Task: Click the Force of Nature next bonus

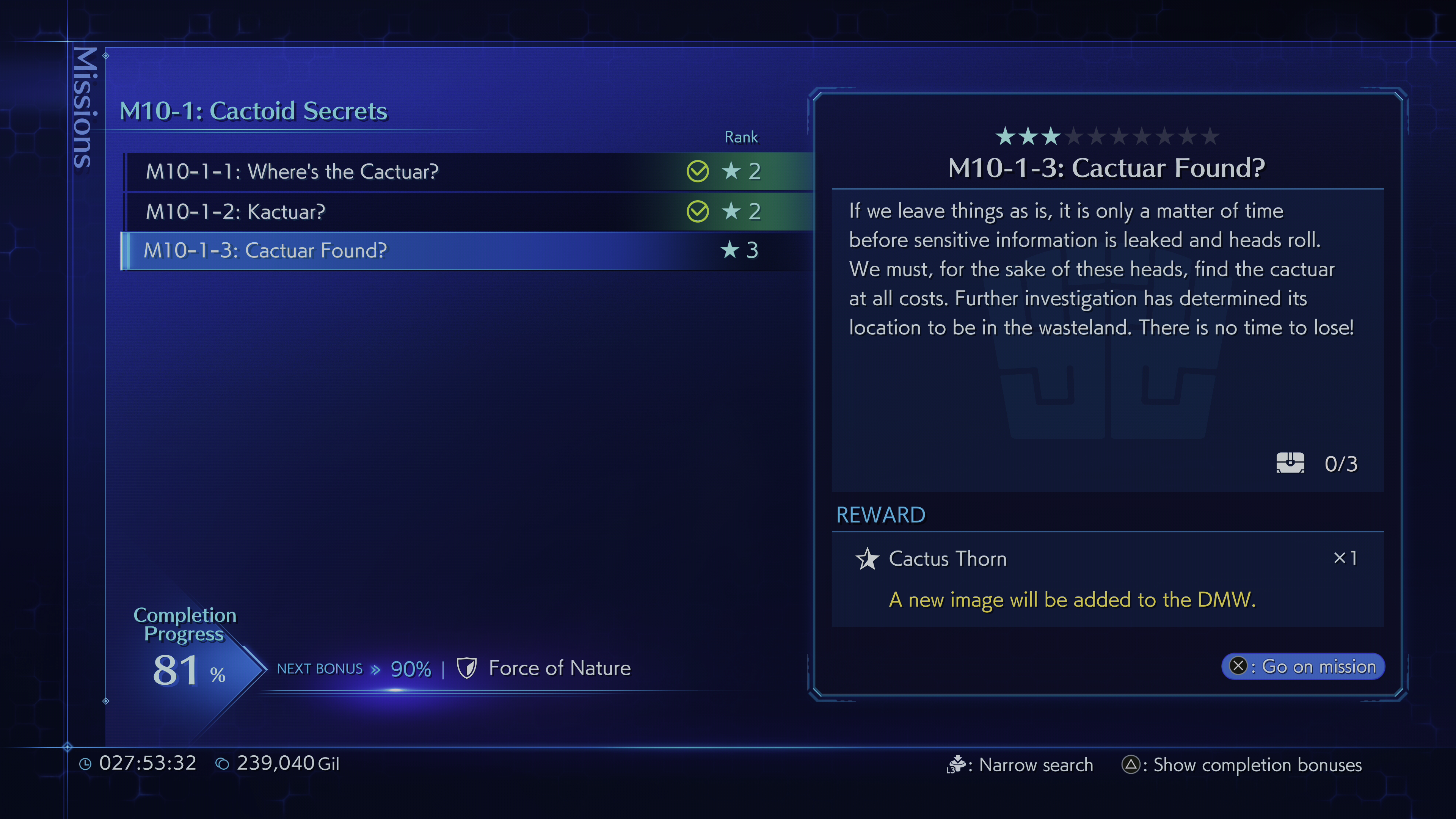Action: (559, 668)
